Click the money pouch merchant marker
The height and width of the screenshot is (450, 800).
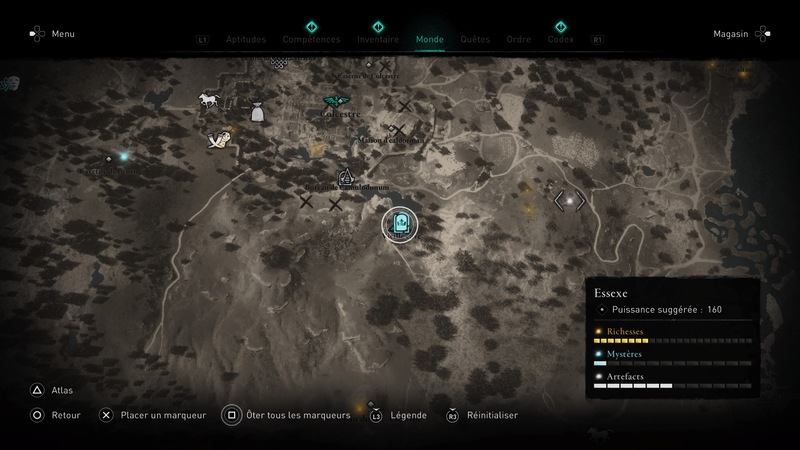pyautogui.click(x=257, y=112)
